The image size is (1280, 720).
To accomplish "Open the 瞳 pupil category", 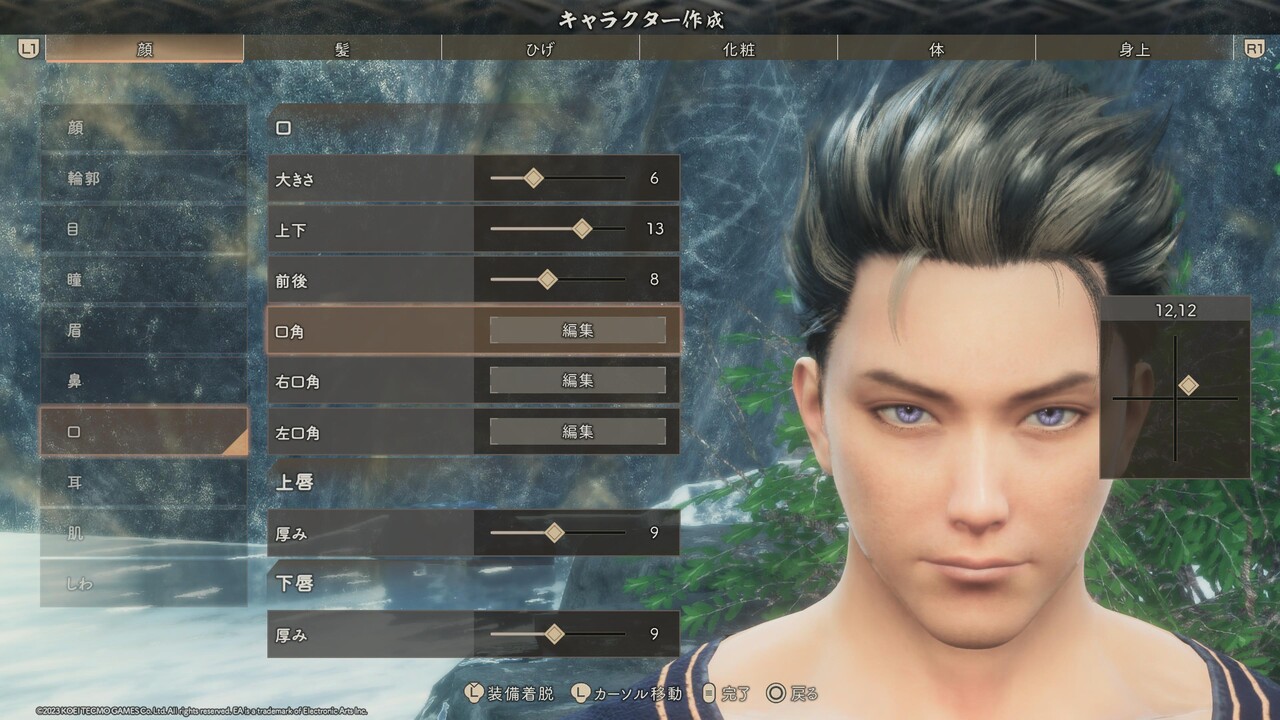I will click(143, 280).
